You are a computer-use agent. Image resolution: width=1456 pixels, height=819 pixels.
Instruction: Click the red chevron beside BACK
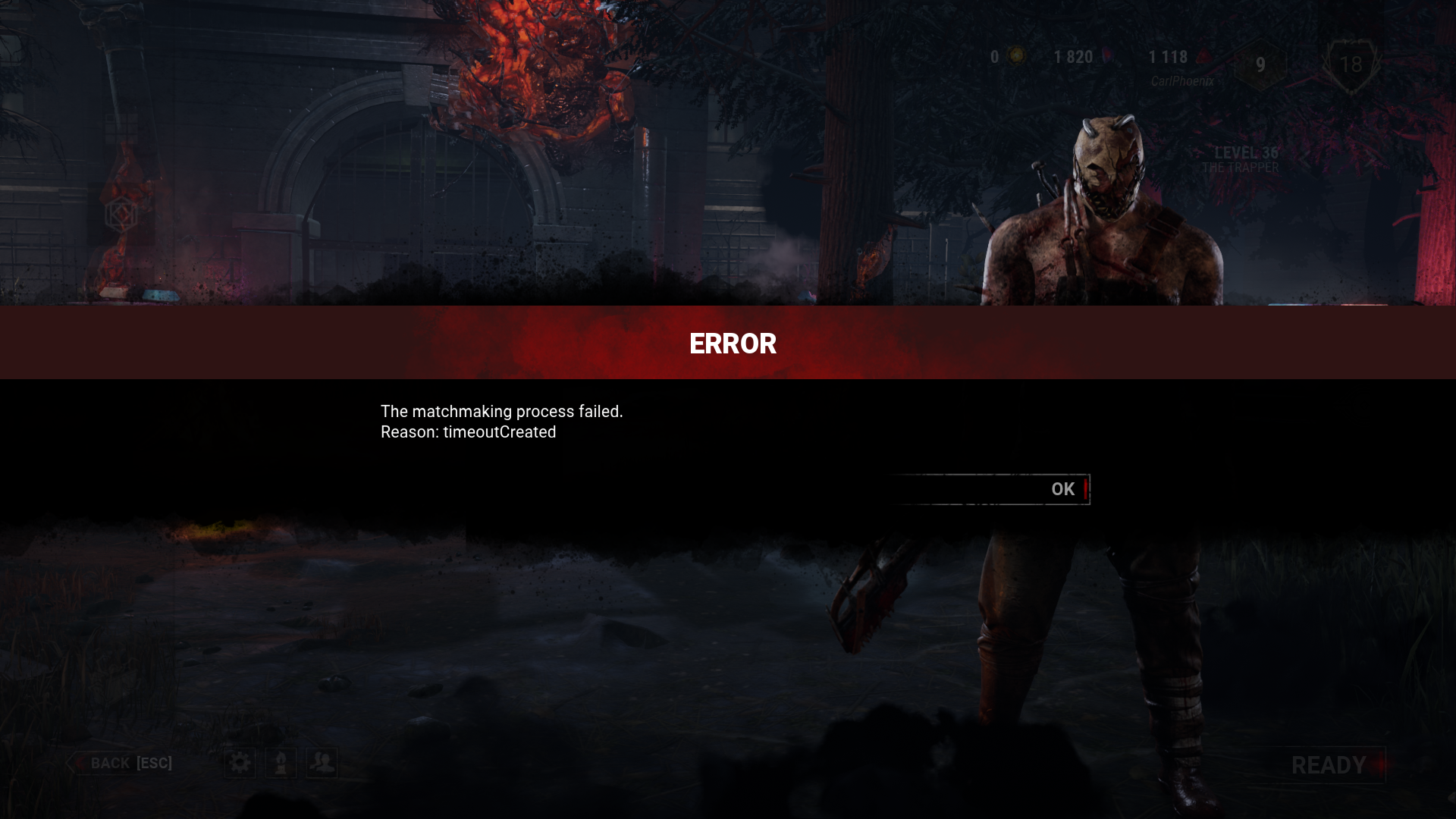(x=80, y=763)
